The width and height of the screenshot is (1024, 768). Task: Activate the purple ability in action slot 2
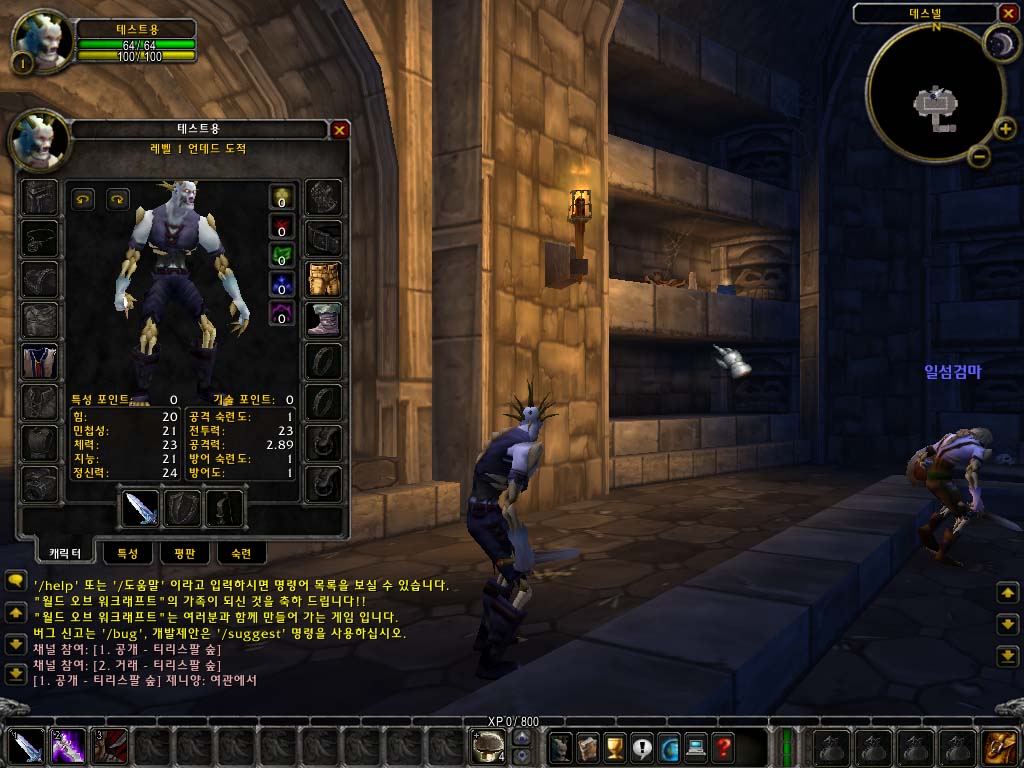click(x=68, y=746)
